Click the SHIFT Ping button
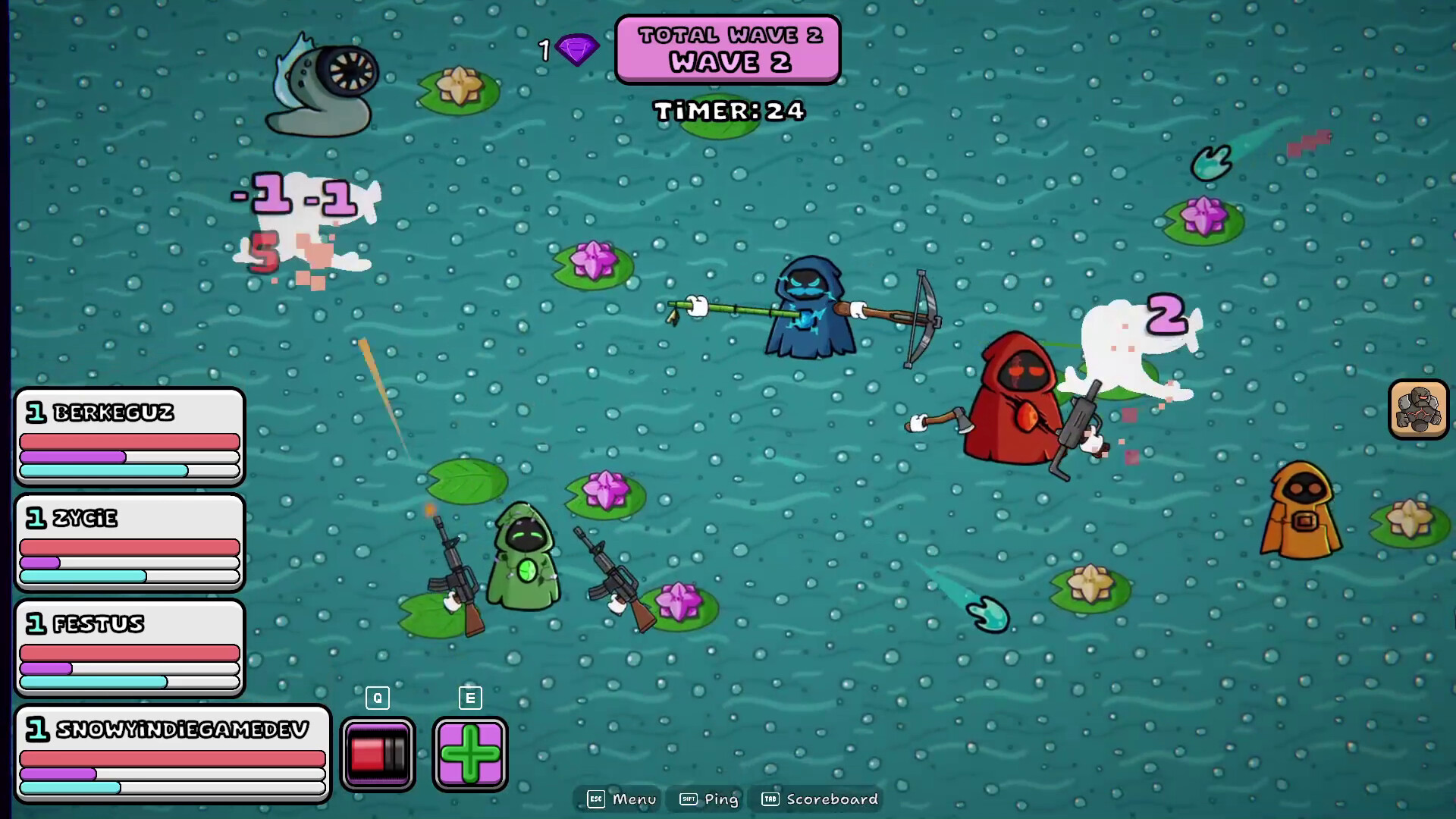Viewport: 1456px width, 819px height. point(707,799)
